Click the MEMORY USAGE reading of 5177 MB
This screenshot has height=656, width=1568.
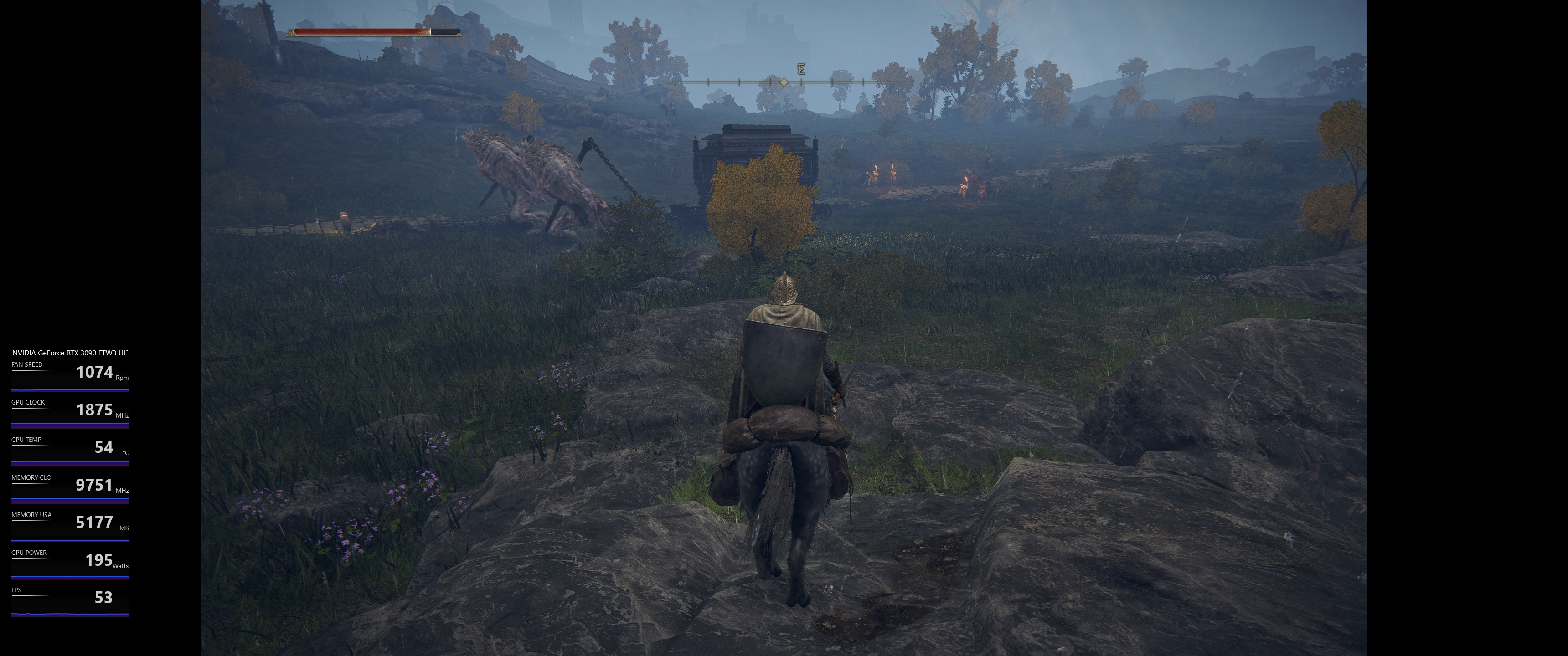[x=95, y=522]
